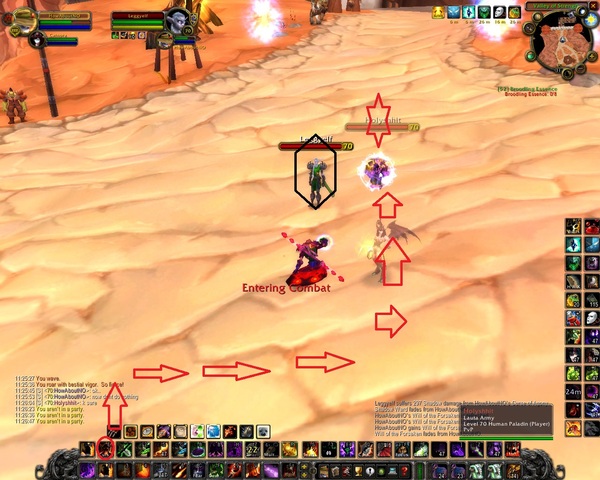The width and height of the screenshot is (600, 480).
Task: Select the Leggyelf nameplate above character
Action: point(315,145)
